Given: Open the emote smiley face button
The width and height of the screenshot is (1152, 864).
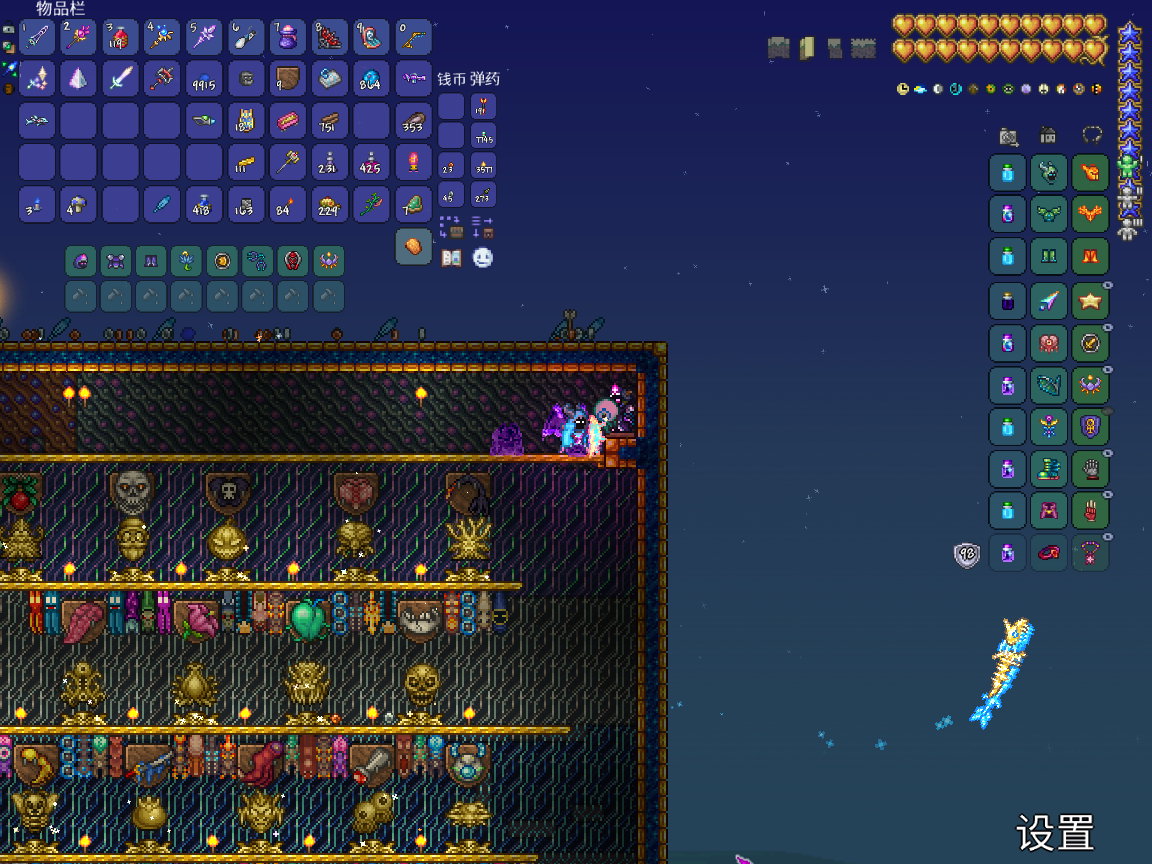Looking at the screenshot, I should pyautogui.click(x=483, y=257).
